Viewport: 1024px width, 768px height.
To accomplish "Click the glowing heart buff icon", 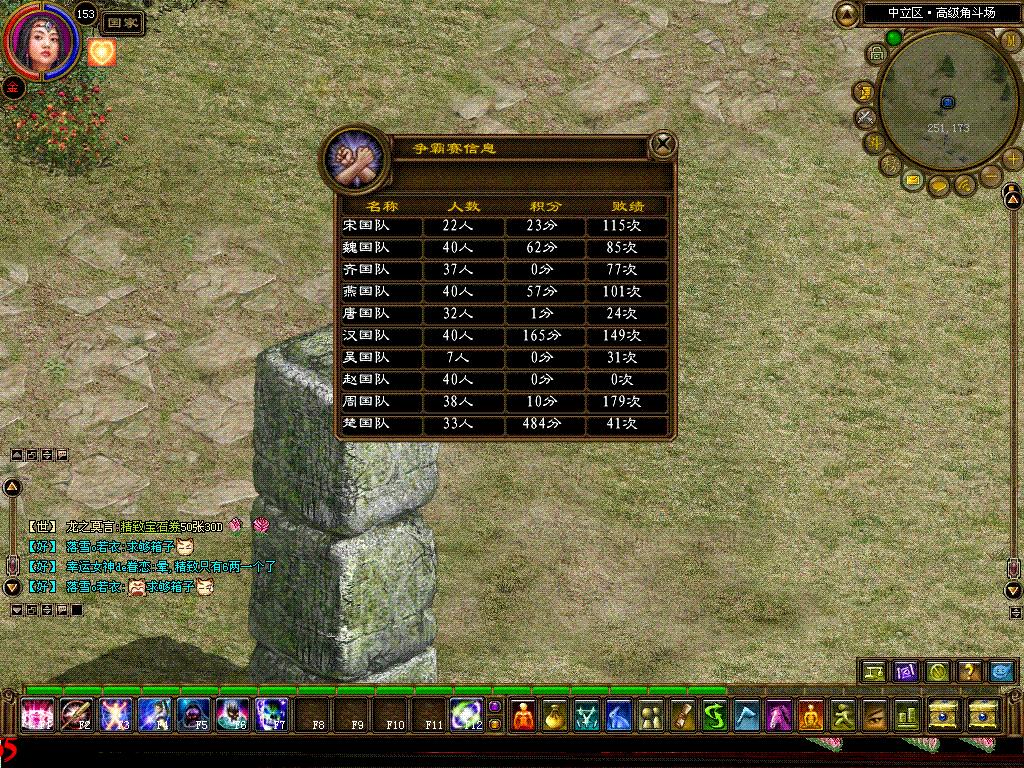I will click(x=102, y=52).
